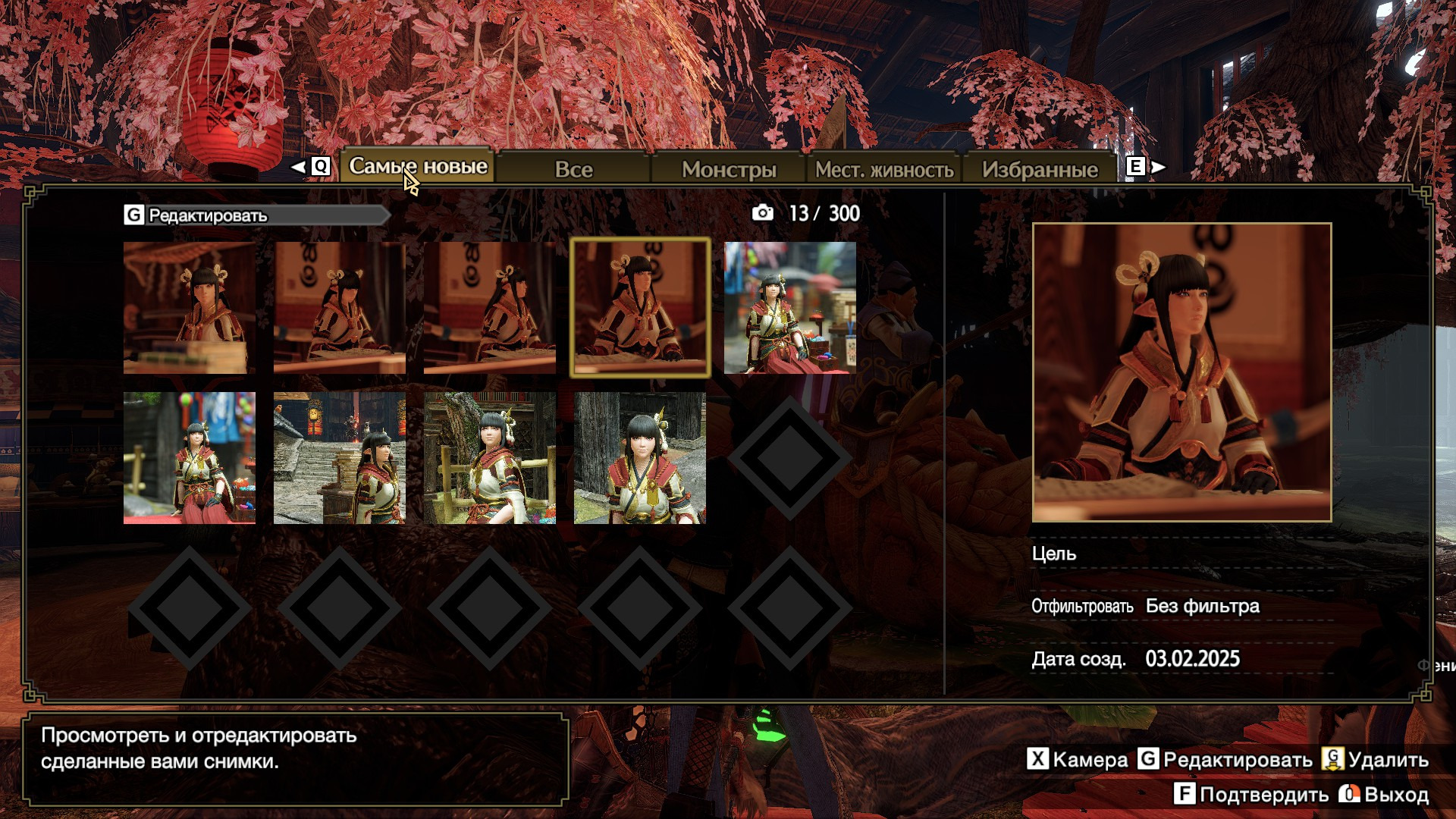The width and height of the screenshot is (1456, 819).
Task: Select the close-up photo against dark wooden wall
Action: tap(639, 457)
